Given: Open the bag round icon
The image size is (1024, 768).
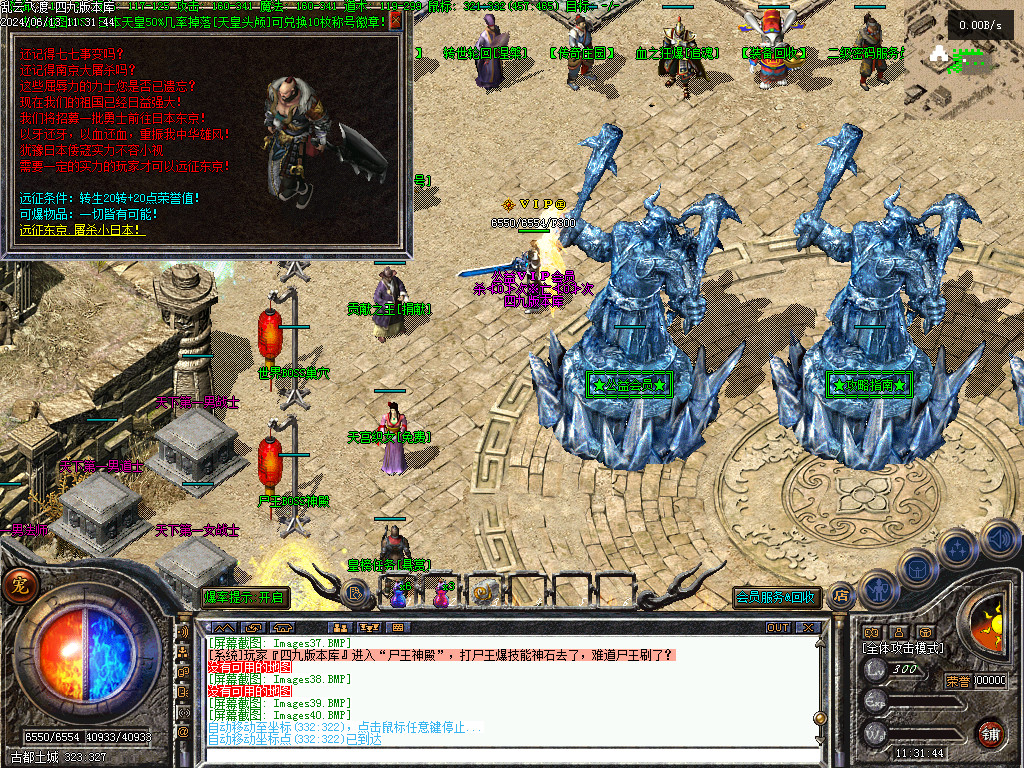Looking at the screenshot, I should [x=917, y=568].
